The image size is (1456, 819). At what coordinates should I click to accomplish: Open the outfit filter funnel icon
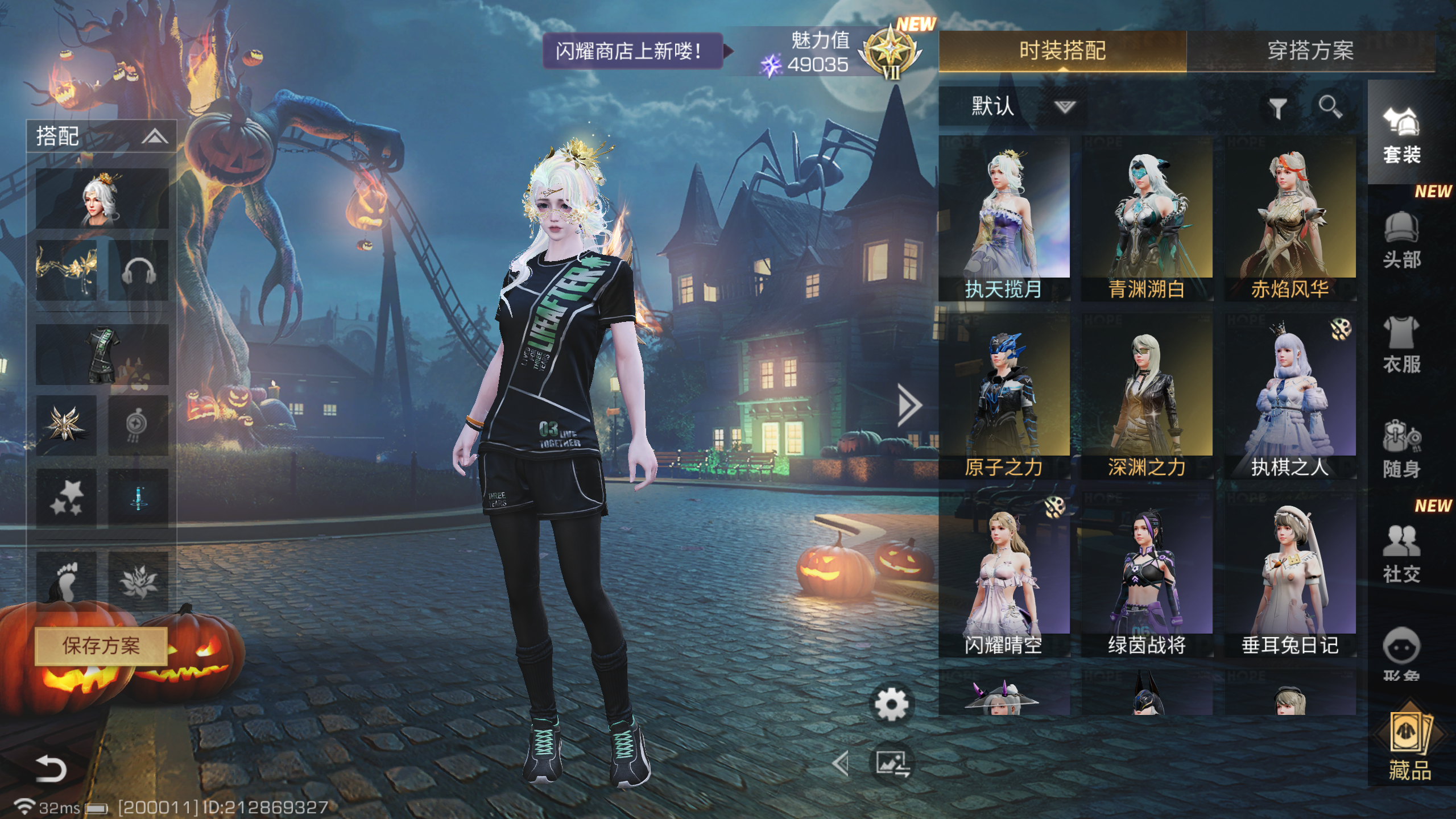[x=1277, y=107]
